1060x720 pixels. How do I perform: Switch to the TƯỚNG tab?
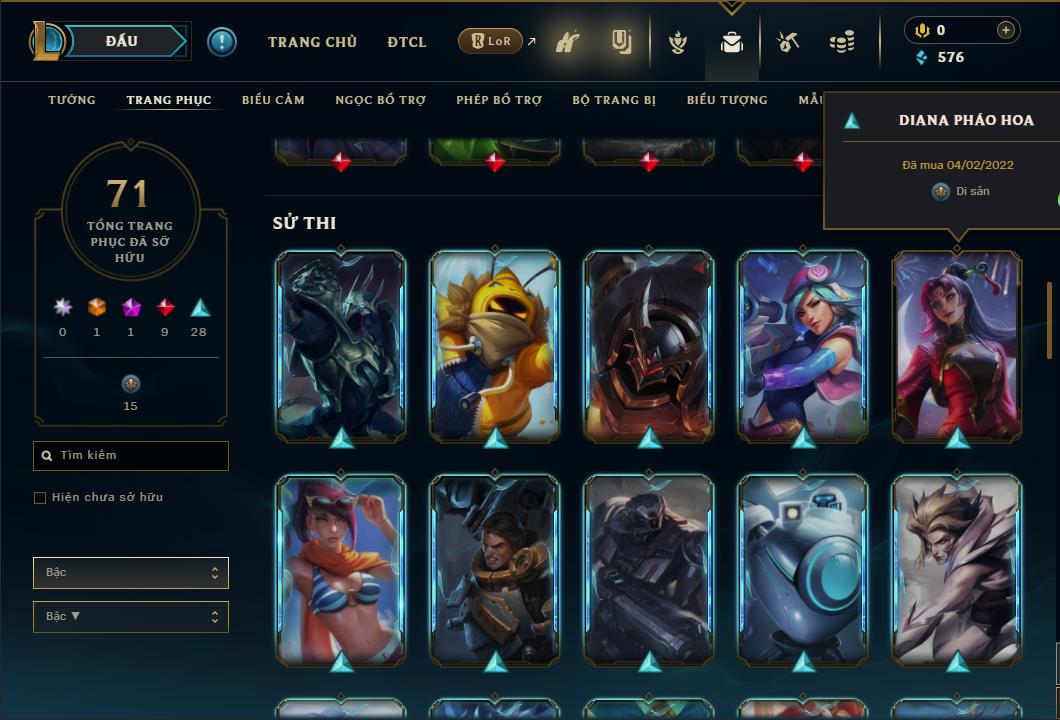point(72,100)
